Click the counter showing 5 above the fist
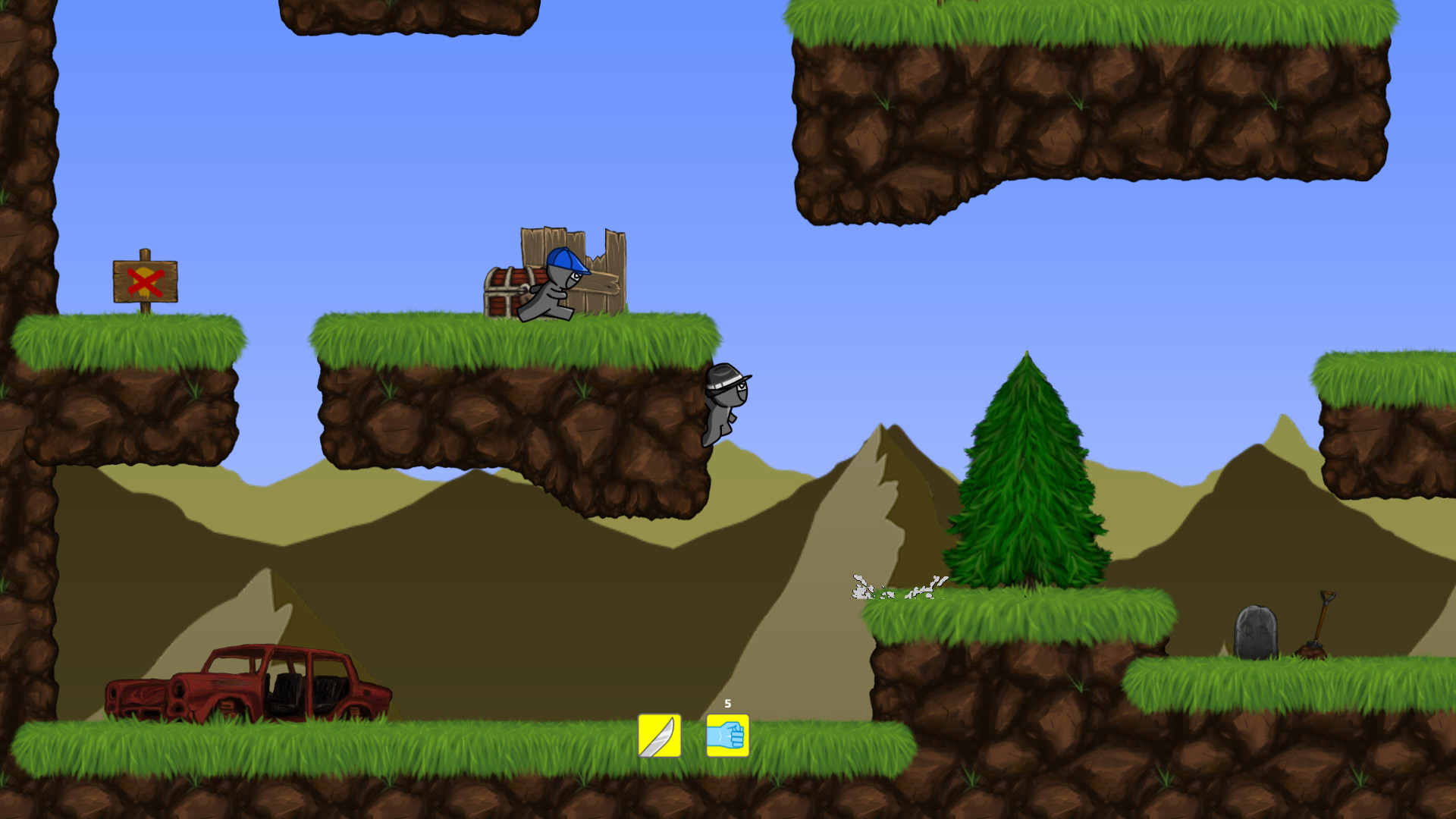Screen dimensions: 1456x819 [727, 704]
